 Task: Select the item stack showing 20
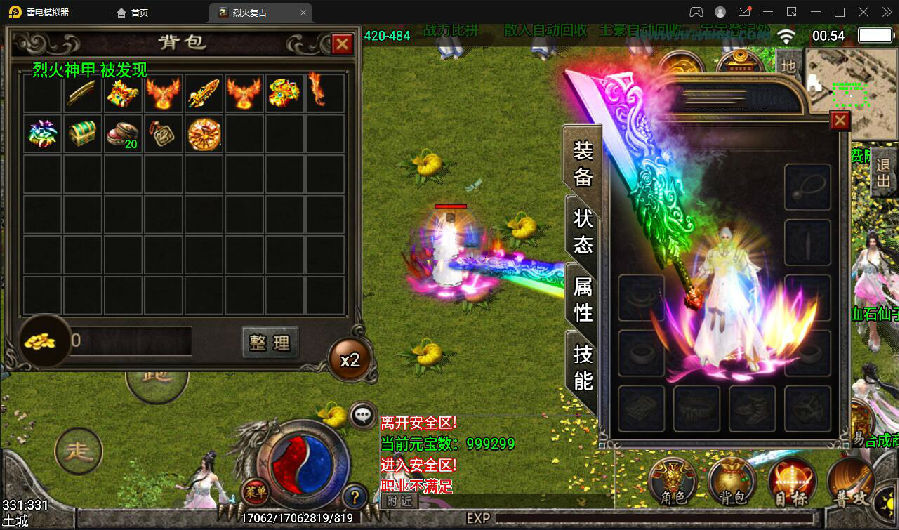click(123, 134)
